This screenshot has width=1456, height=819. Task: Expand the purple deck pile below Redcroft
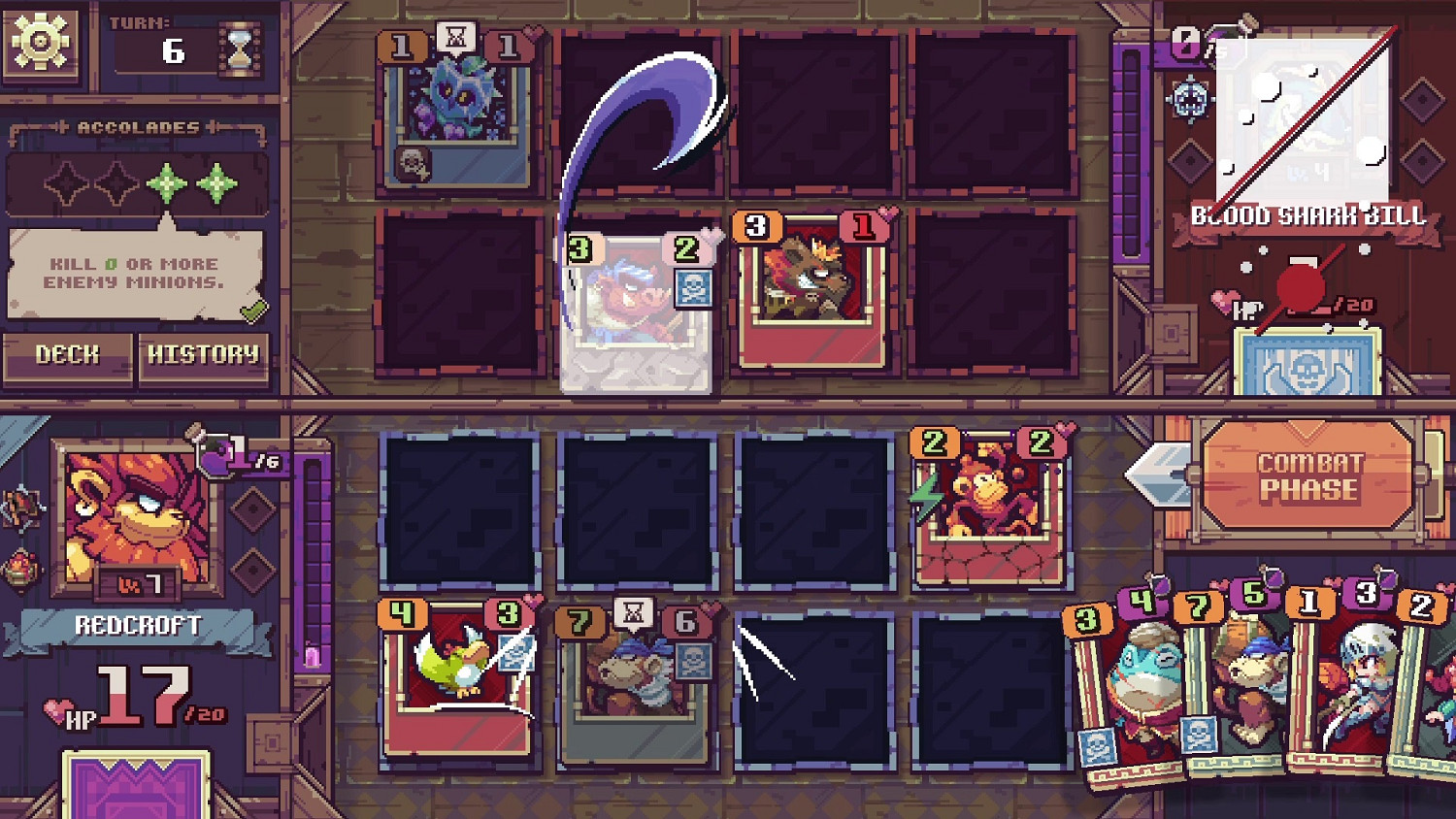[x=136, y=786]
